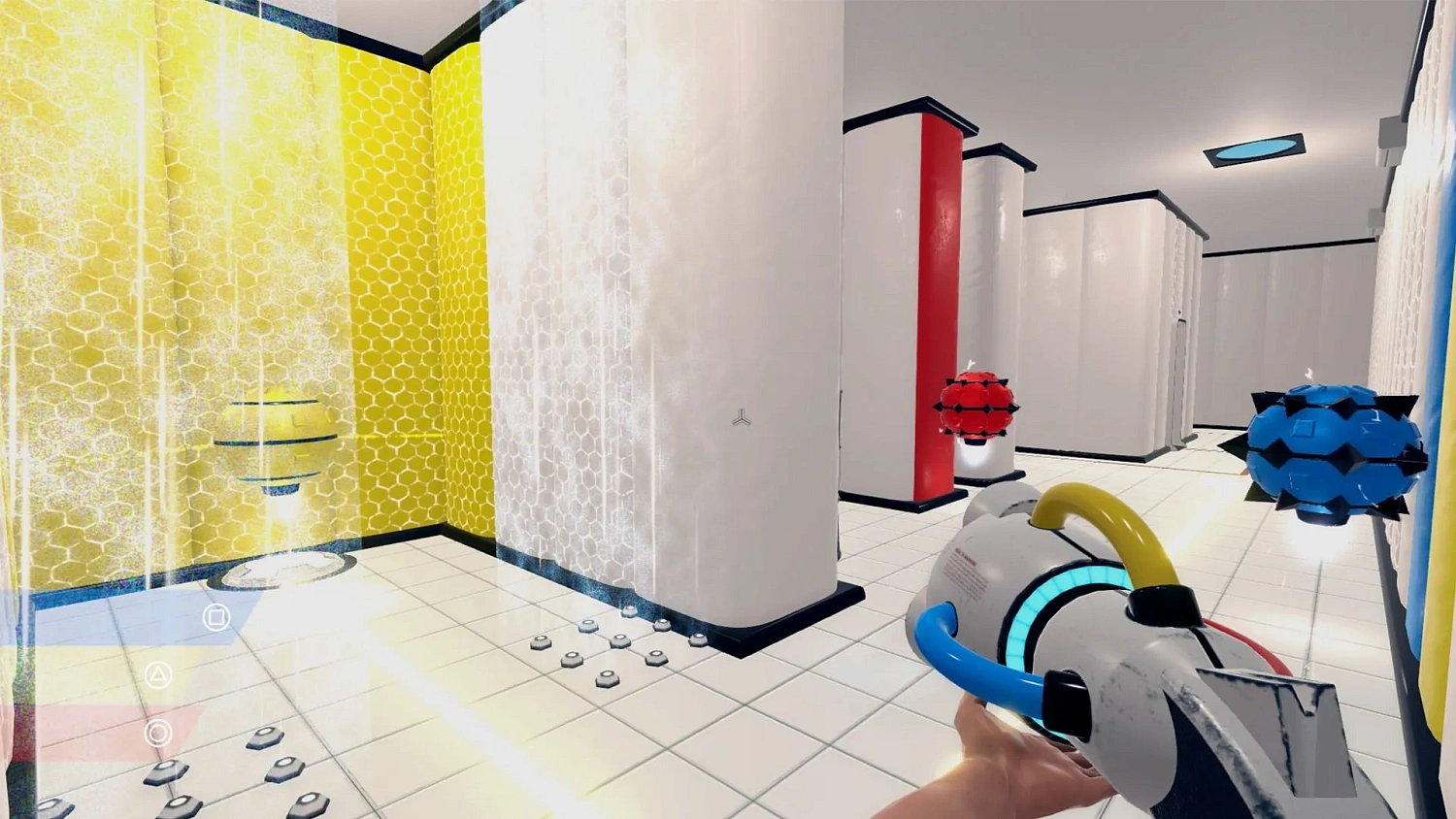Image resolution: width=1456 pixels, height=819 pixels.
Task: Click the red spiked droid orb
Action: (x=975, y=407)
